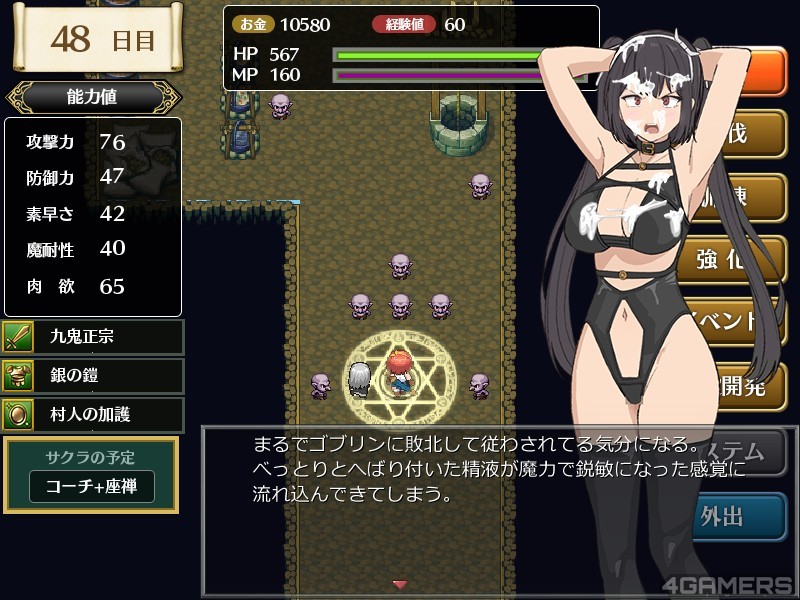Screen dimensions: 800x600
Task: Open the イベント event menu
Action: [x=738, y=322]
